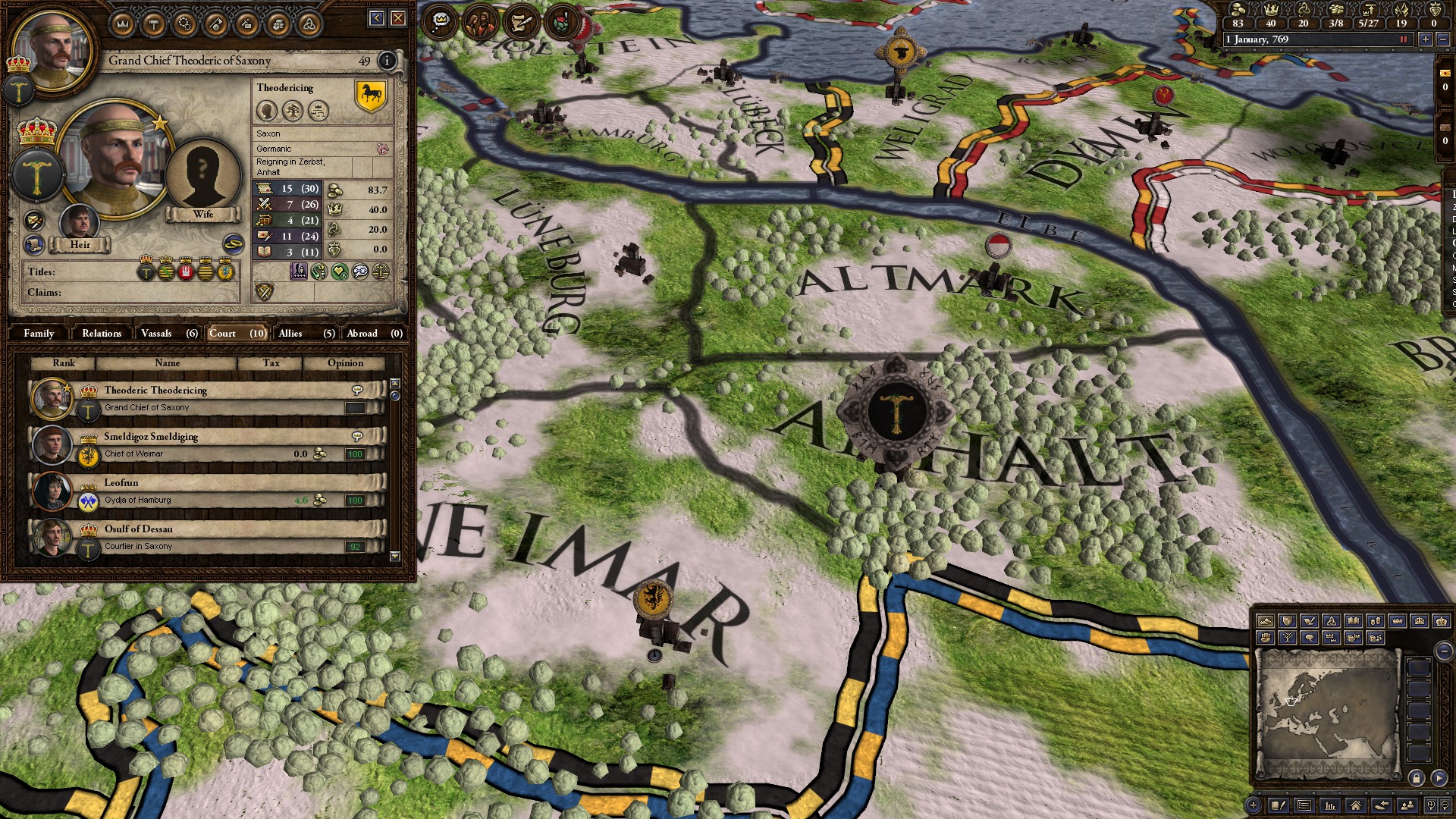Click Osulf of Dessau's portrait in the court list
This screenshot has height=819, width=1456.
pos(51,535)
